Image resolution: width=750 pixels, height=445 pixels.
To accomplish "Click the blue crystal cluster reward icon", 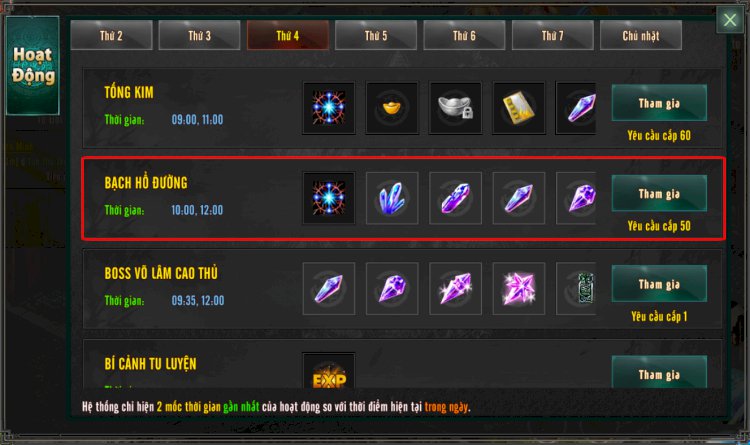I will click(x=392, y=198).
